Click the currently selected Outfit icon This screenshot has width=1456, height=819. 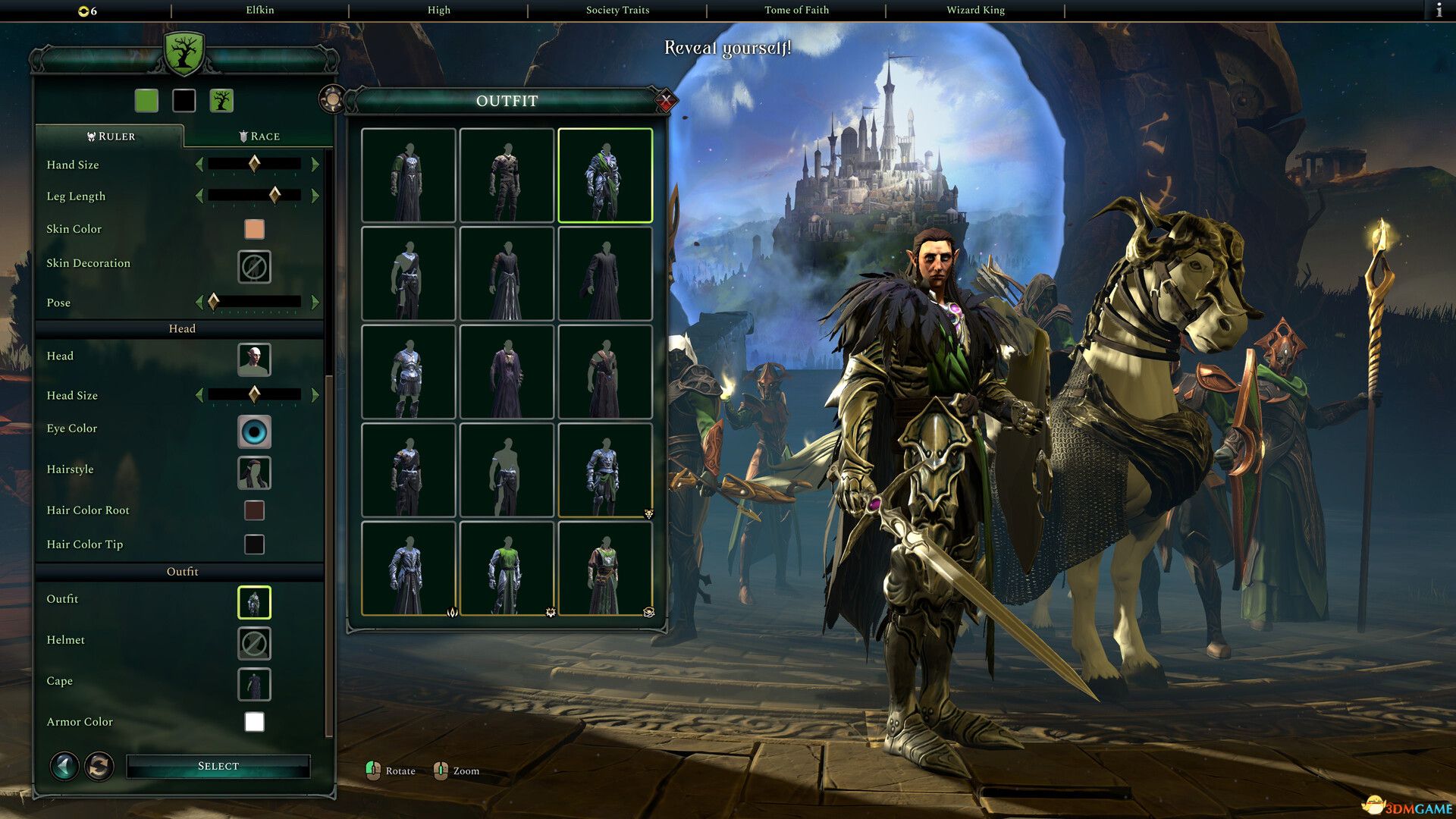click(255, 604)
